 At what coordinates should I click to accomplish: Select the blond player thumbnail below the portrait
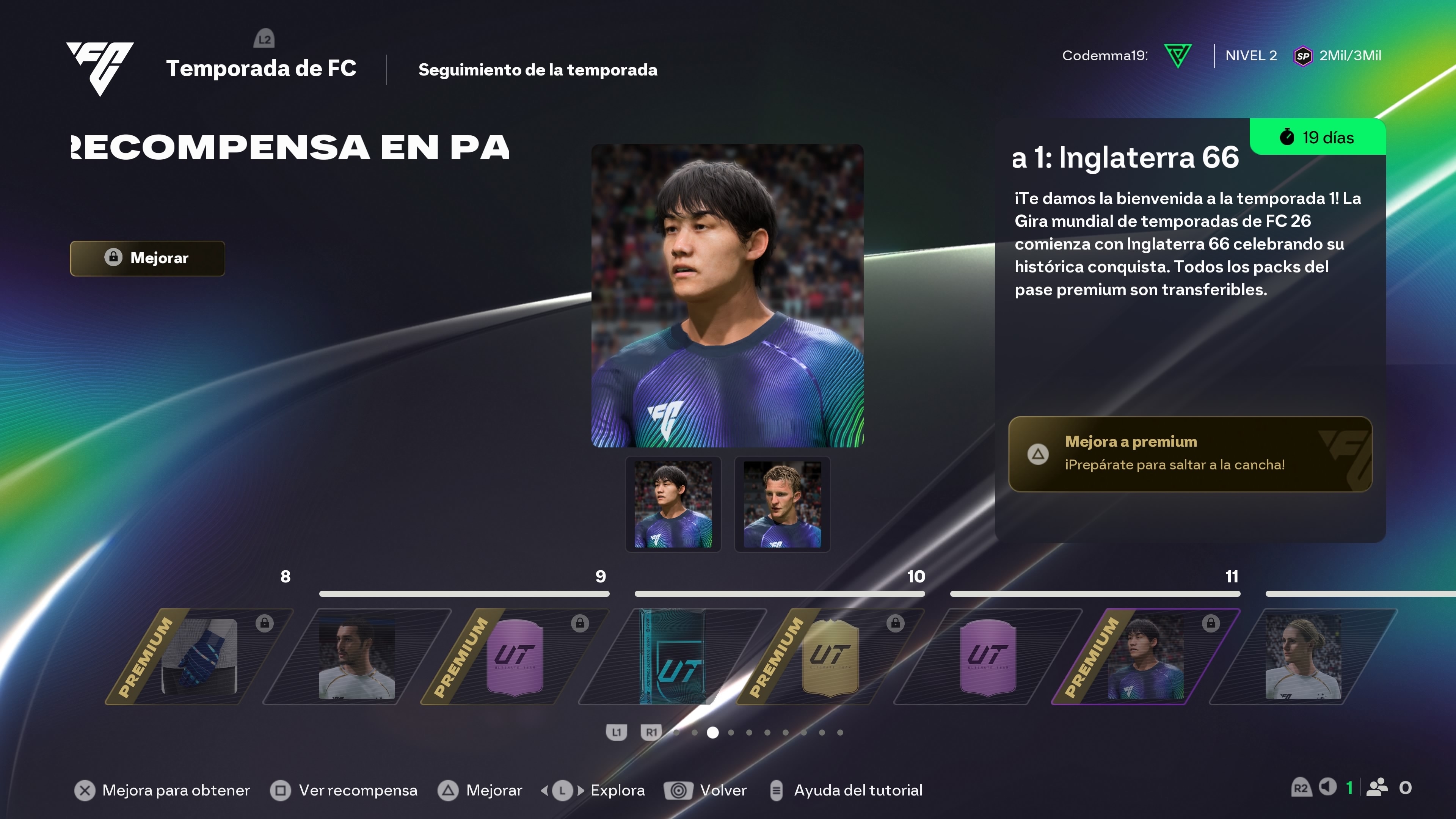pos(782,504)
